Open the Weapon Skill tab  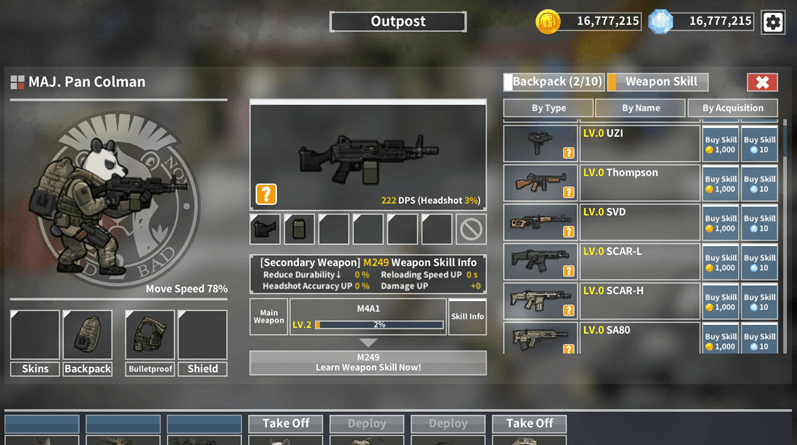tap(660, 82)
